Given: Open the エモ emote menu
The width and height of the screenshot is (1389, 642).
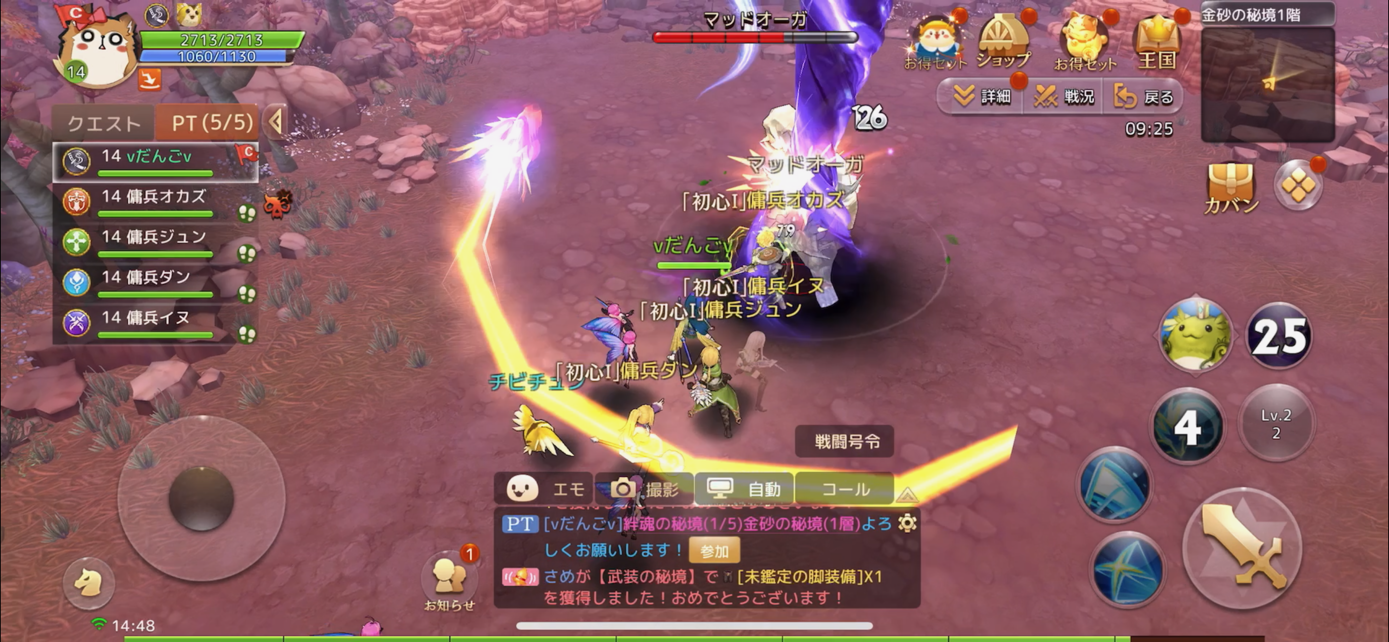Looking at the screenshot, I should pyautogui.click(x=546, y=489).
